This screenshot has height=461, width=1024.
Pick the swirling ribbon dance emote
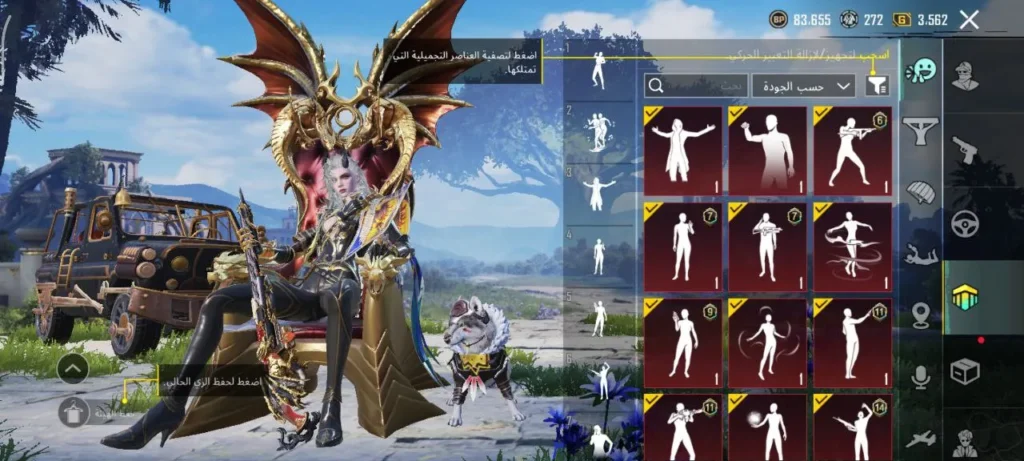tap(852, 247)
